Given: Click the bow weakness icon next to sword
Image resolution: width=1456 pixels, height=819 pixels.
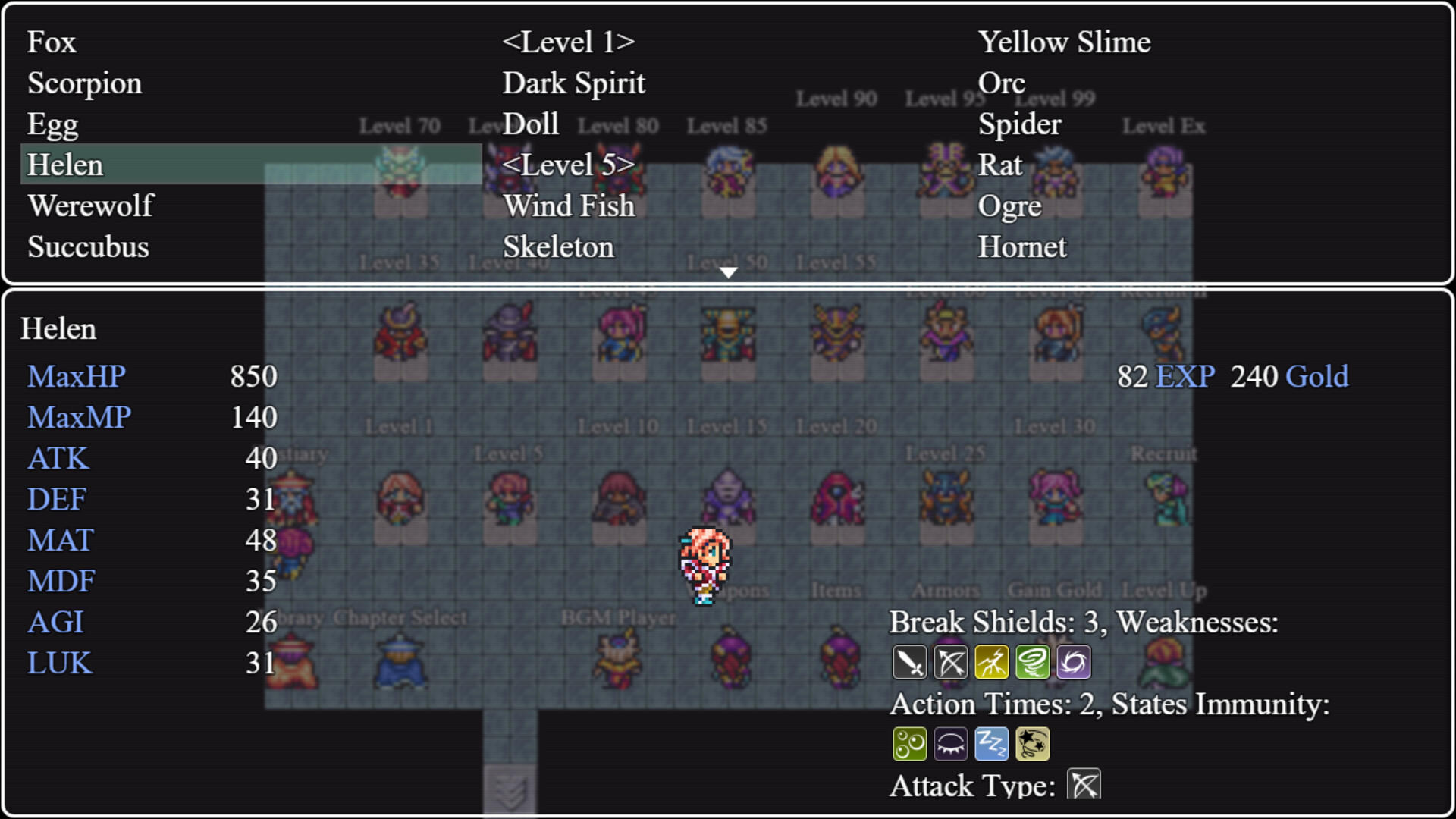Looking at the screenshot, I should (x=951, y=661).
